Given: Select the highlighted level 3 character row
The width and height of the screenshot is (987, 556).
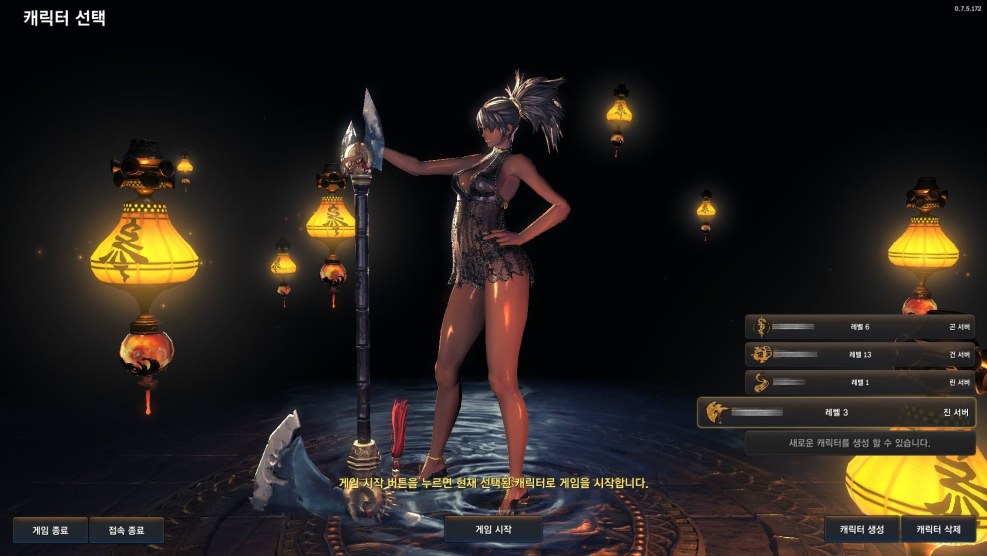Looking at the screenshot, I should 836,412.
